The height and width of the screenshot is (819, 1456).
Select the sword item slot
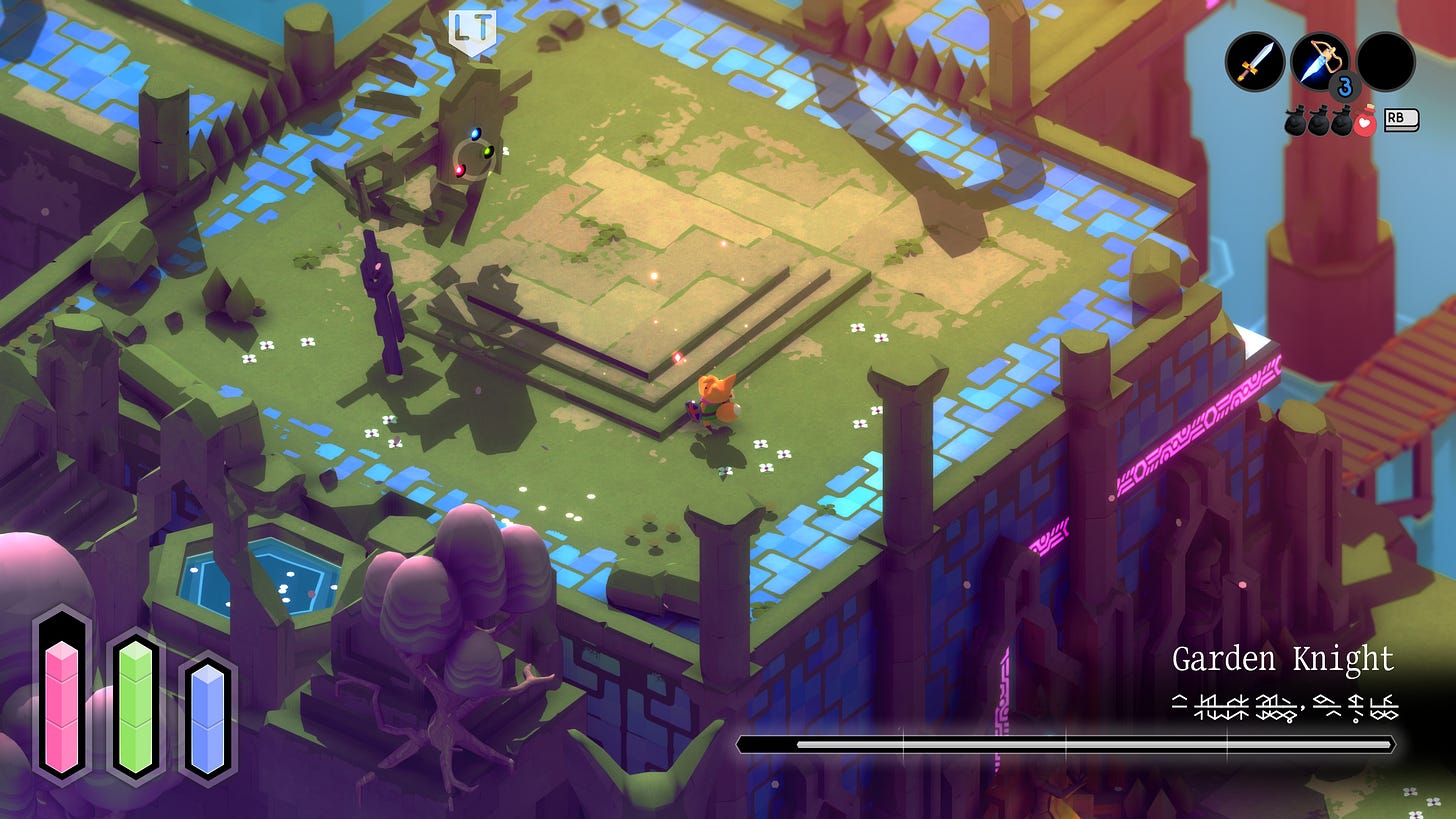click(x=1254, y=62)
